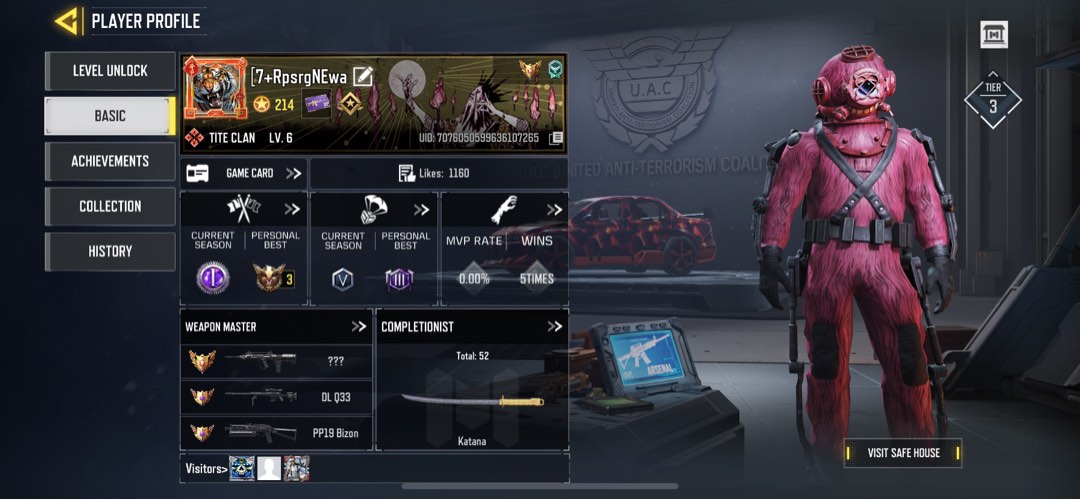
Task: Go back using the yellow arrow
Action: coord(67,20)
